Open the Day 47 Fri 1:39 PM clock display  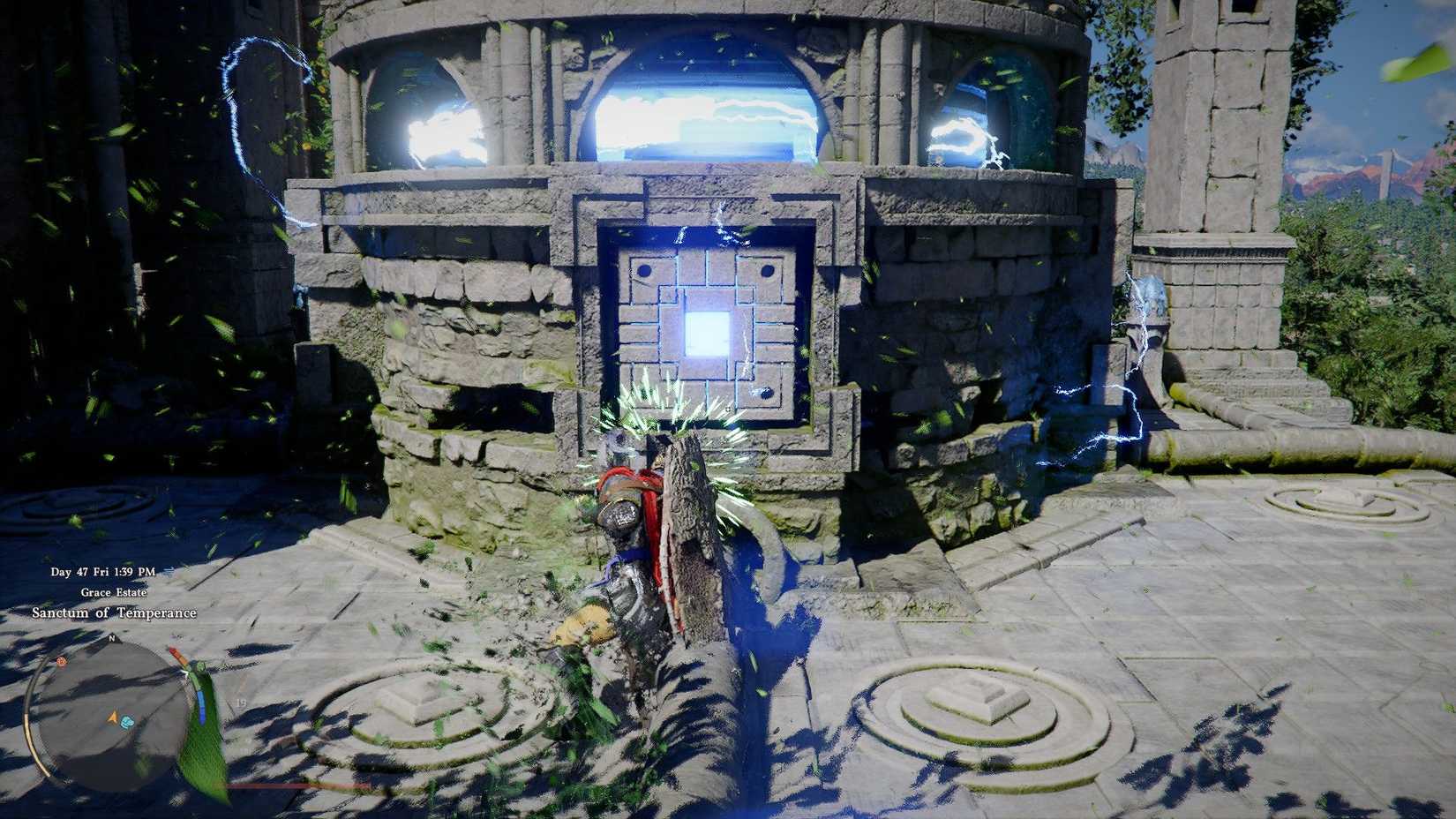point(101,572)
